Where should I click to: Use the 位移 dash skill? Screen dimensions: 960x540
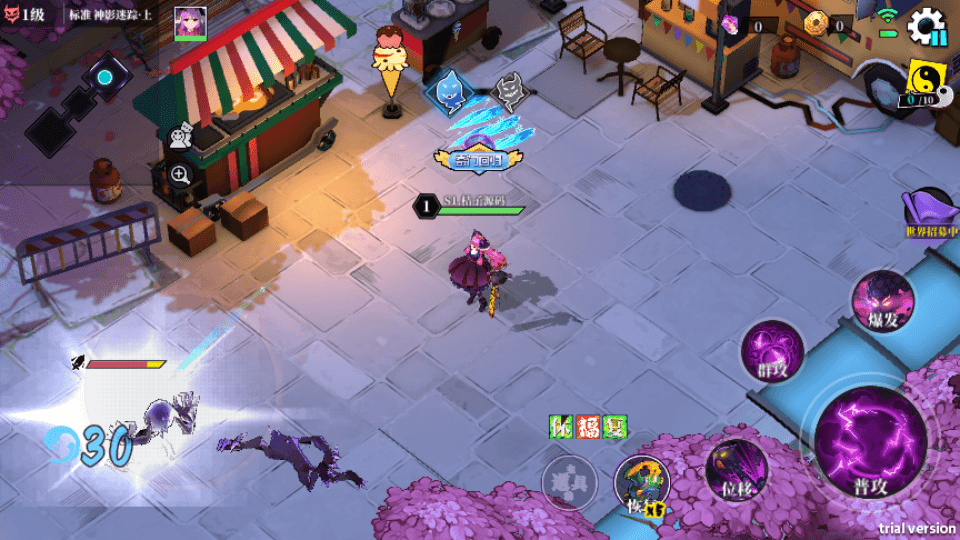point(737,468)
